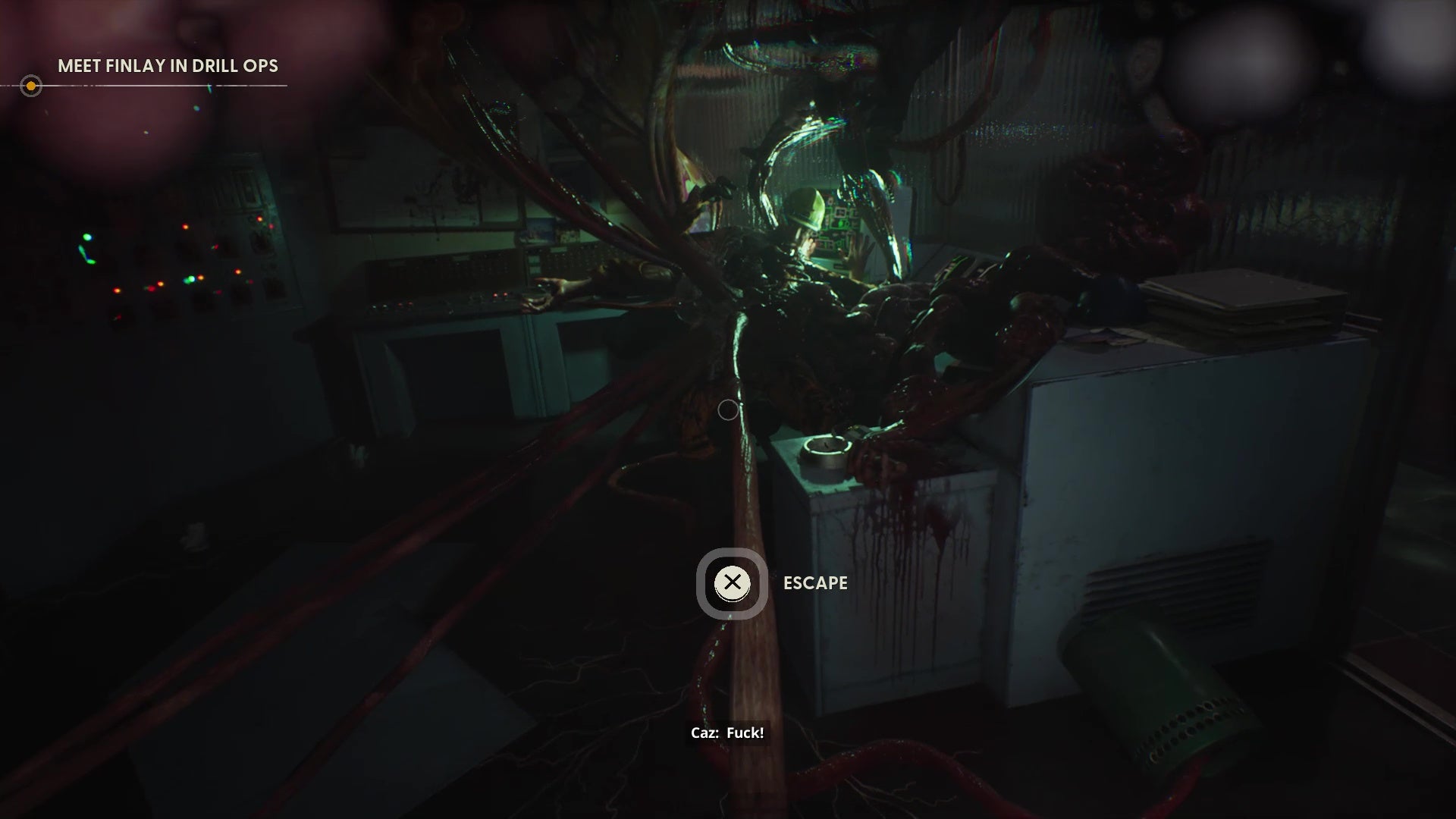Select the circular crosshair reticle
1456x819 pixels.
click(x=729, y=410)
